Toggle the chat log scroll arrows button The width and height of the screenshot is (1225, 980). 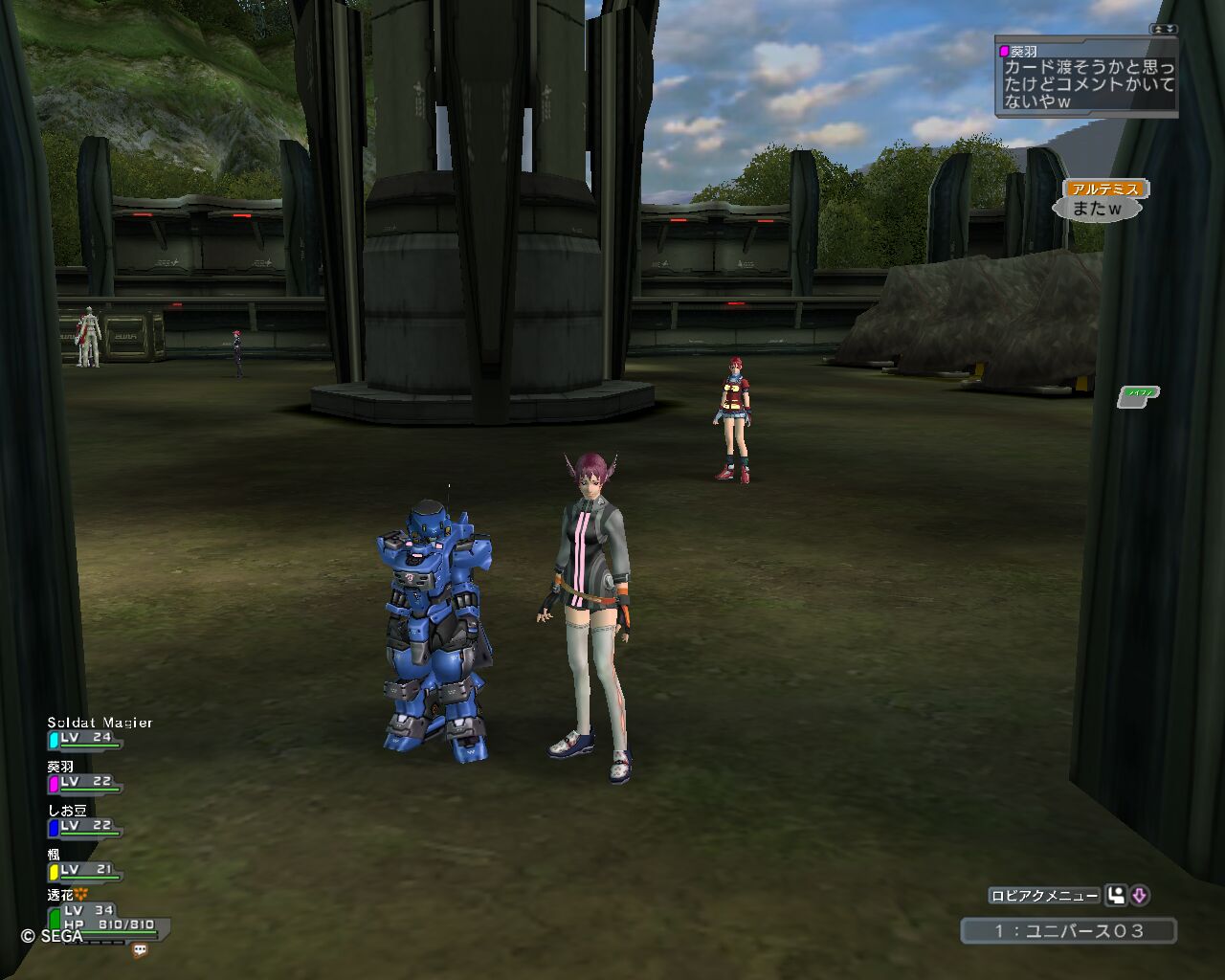[1165, 30]
